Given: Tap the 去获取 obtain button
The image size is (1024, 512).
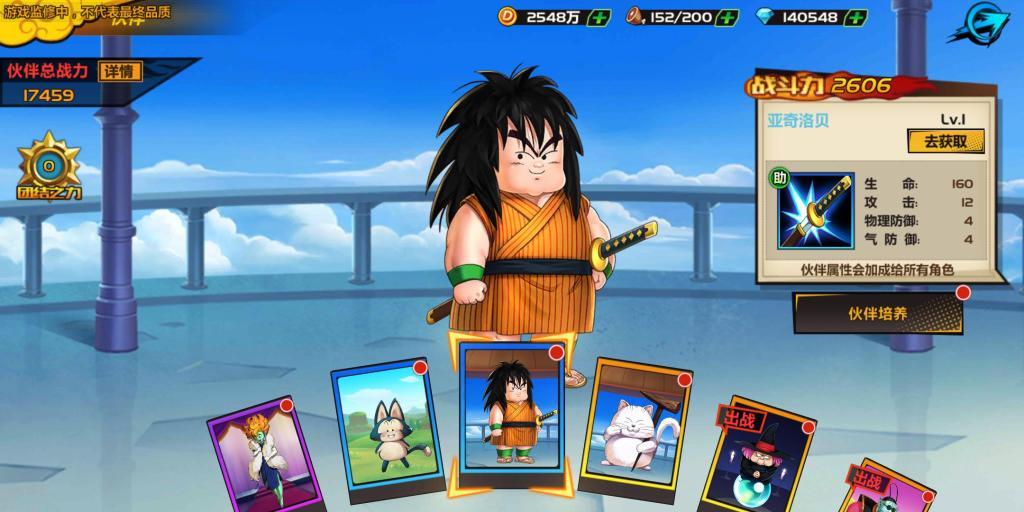Looking at the screenshot, I should coord(945,141).
